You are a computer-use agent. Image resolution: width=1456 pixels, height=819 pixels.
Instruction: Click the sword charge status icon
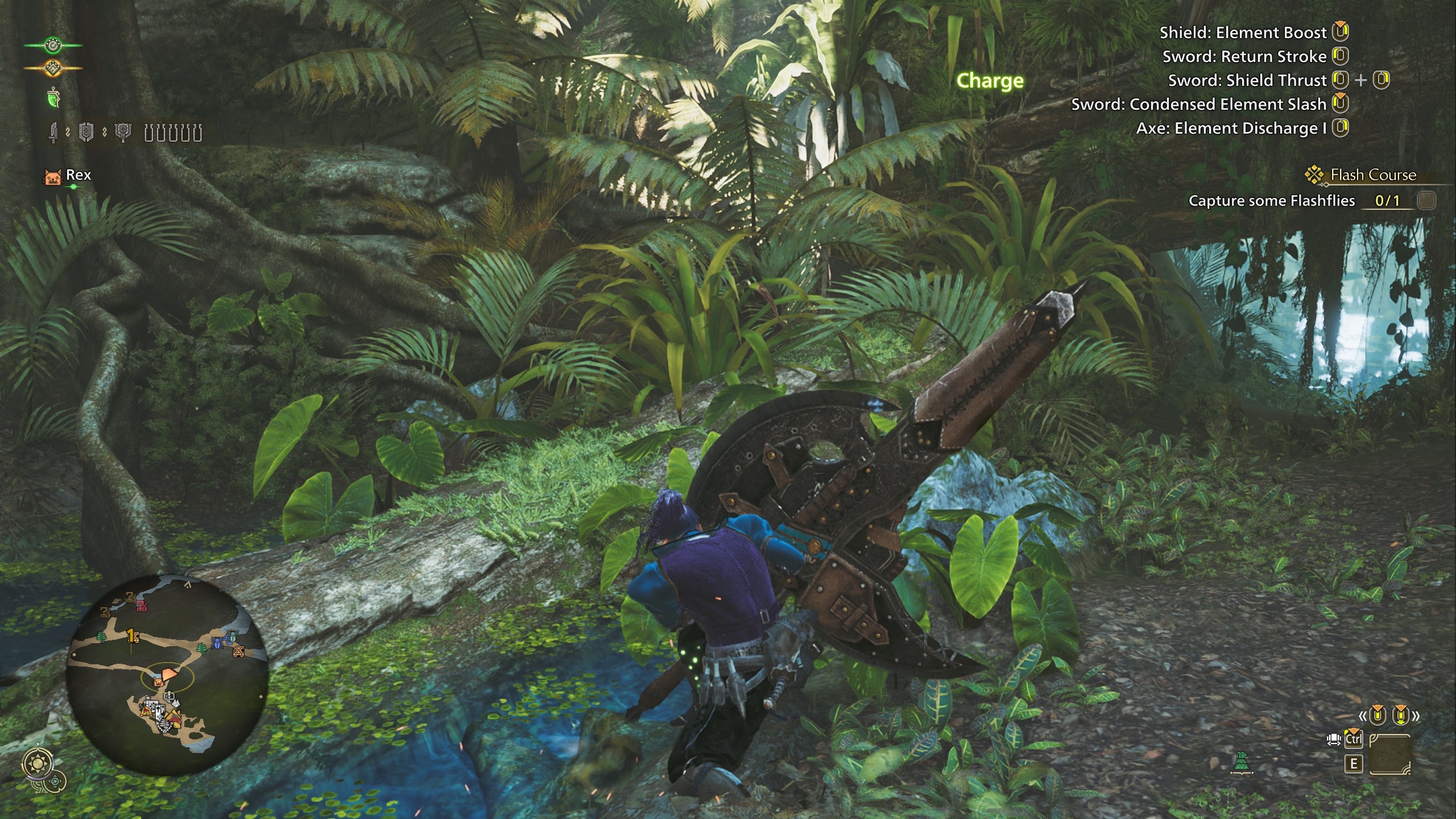point(53,133)
